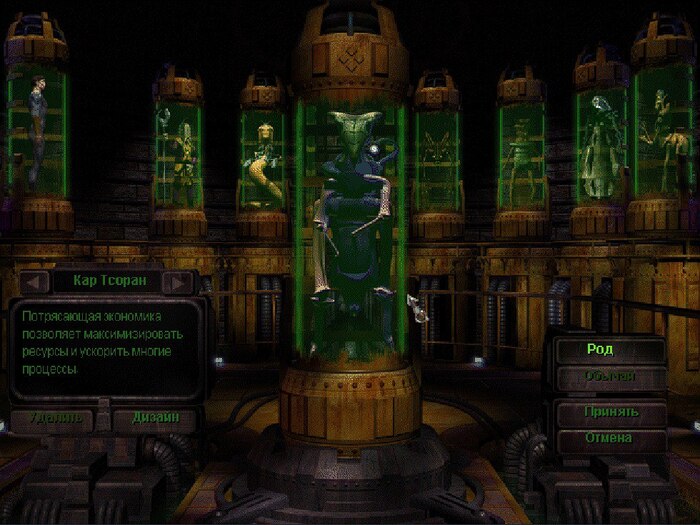The width and height of the screenshot is (700, 525).
Task: Click the Дизайн button
Action: 155,417
